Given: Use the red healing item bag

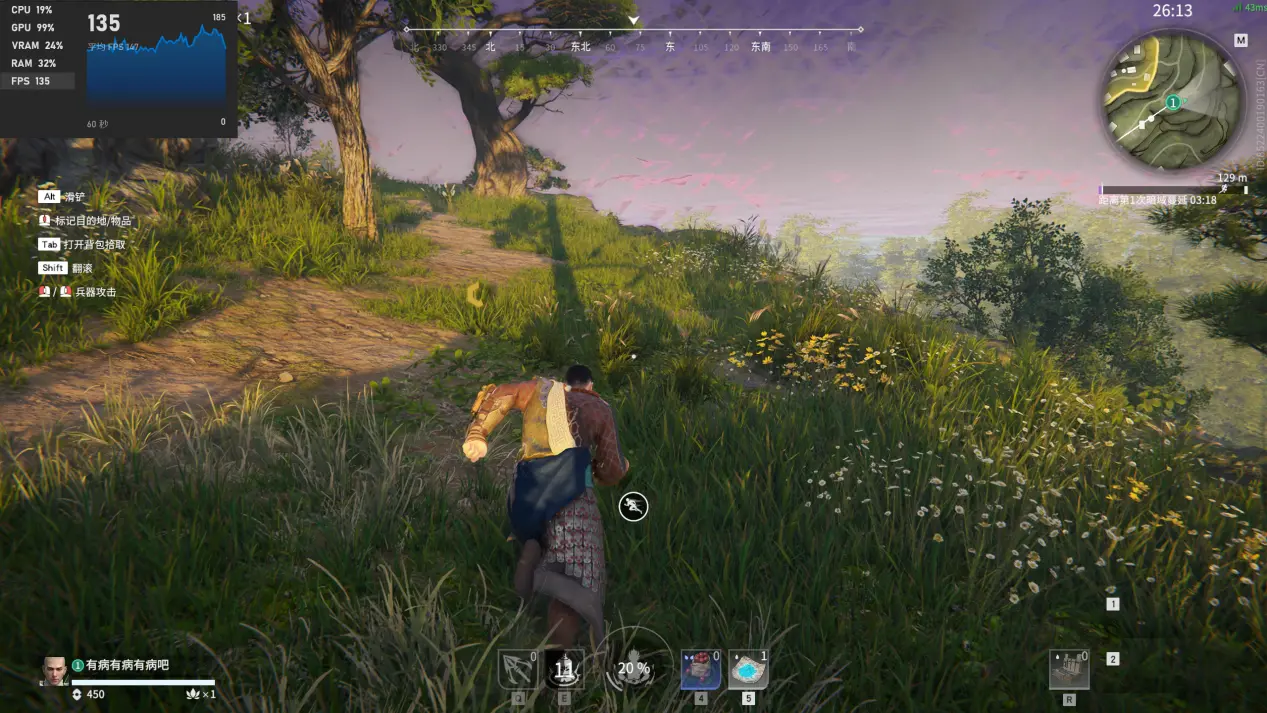Looking at the screenshot, I should (x=700, y=669).
